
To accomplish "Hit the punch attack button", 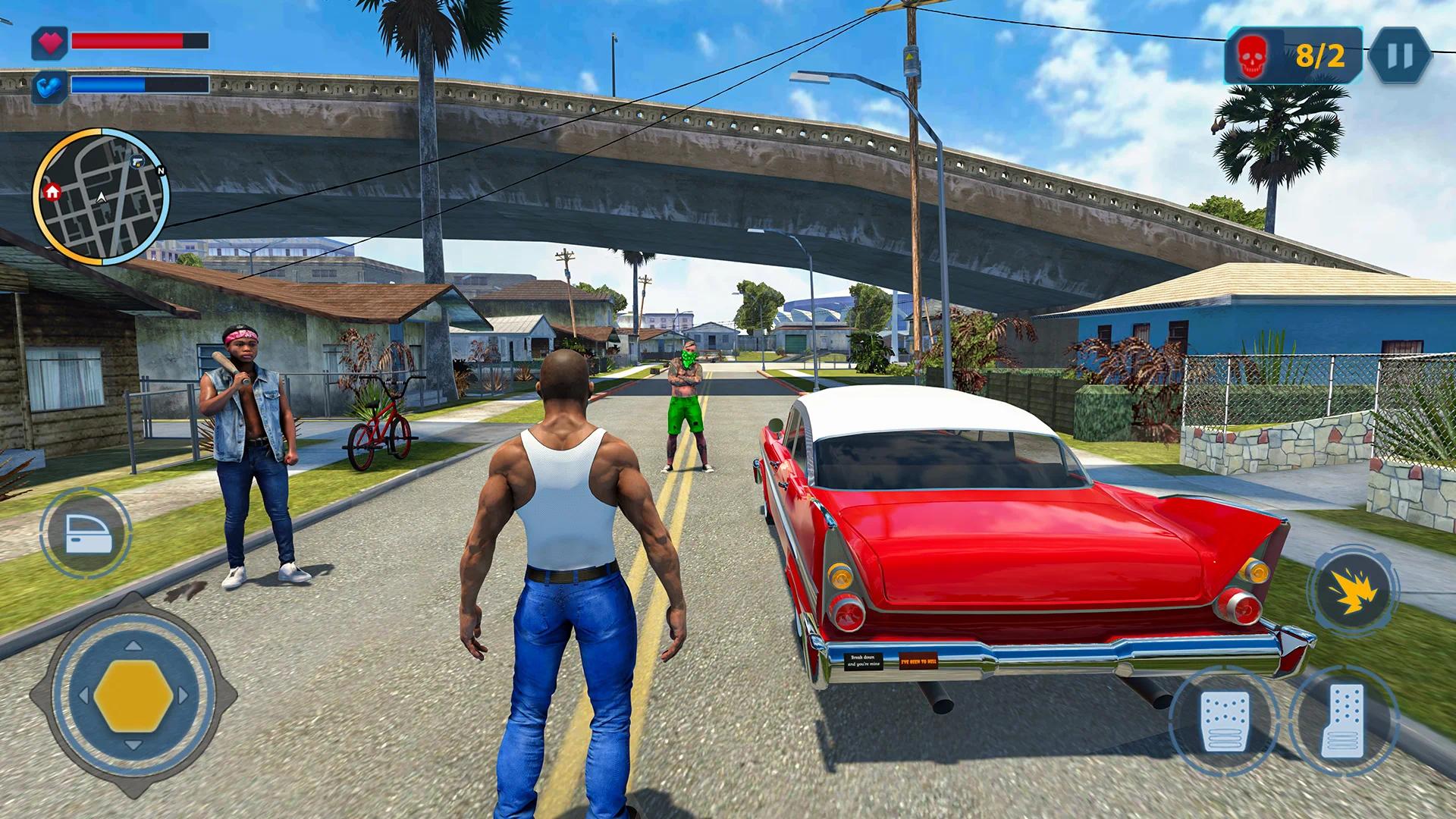I will [1353, 589].
